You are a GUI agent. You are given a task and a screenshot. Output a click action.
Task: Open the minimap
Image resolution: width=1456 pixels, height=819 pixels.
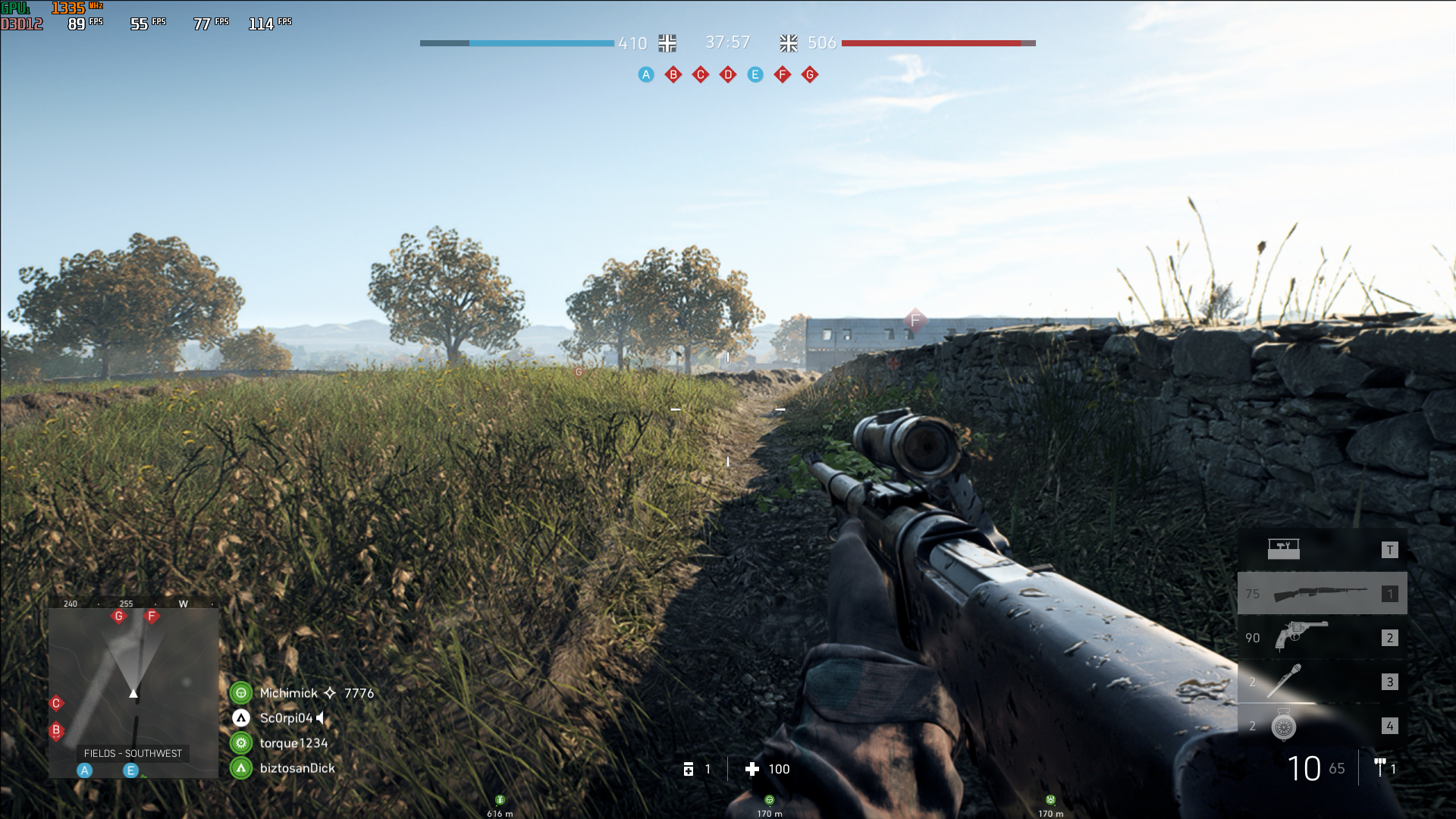click(x=133, y=690)
